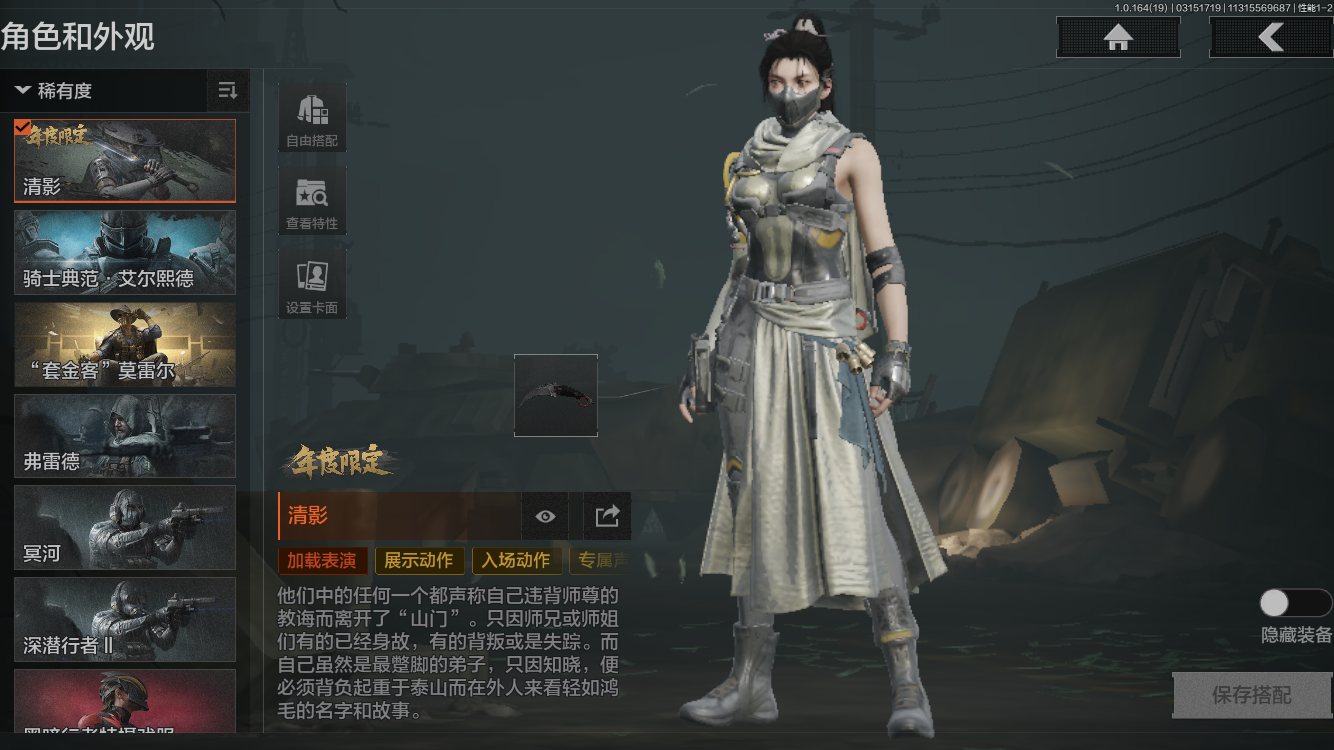Enable the 隐藏装备 hide equipment switch

[x=1296, y=602]
